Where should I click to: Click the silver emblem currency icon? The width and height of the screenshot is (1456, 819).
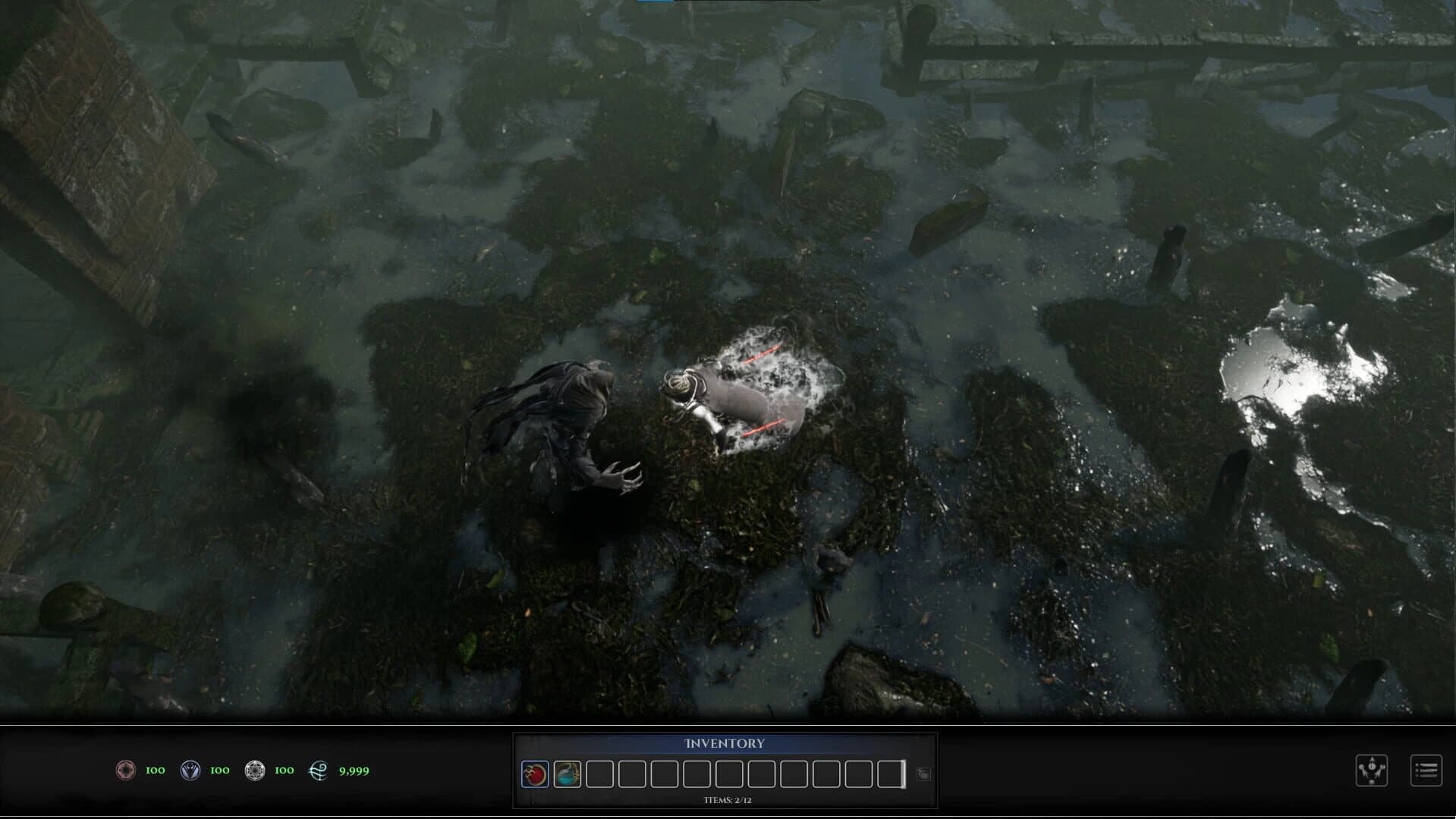[x=256, y=770]
